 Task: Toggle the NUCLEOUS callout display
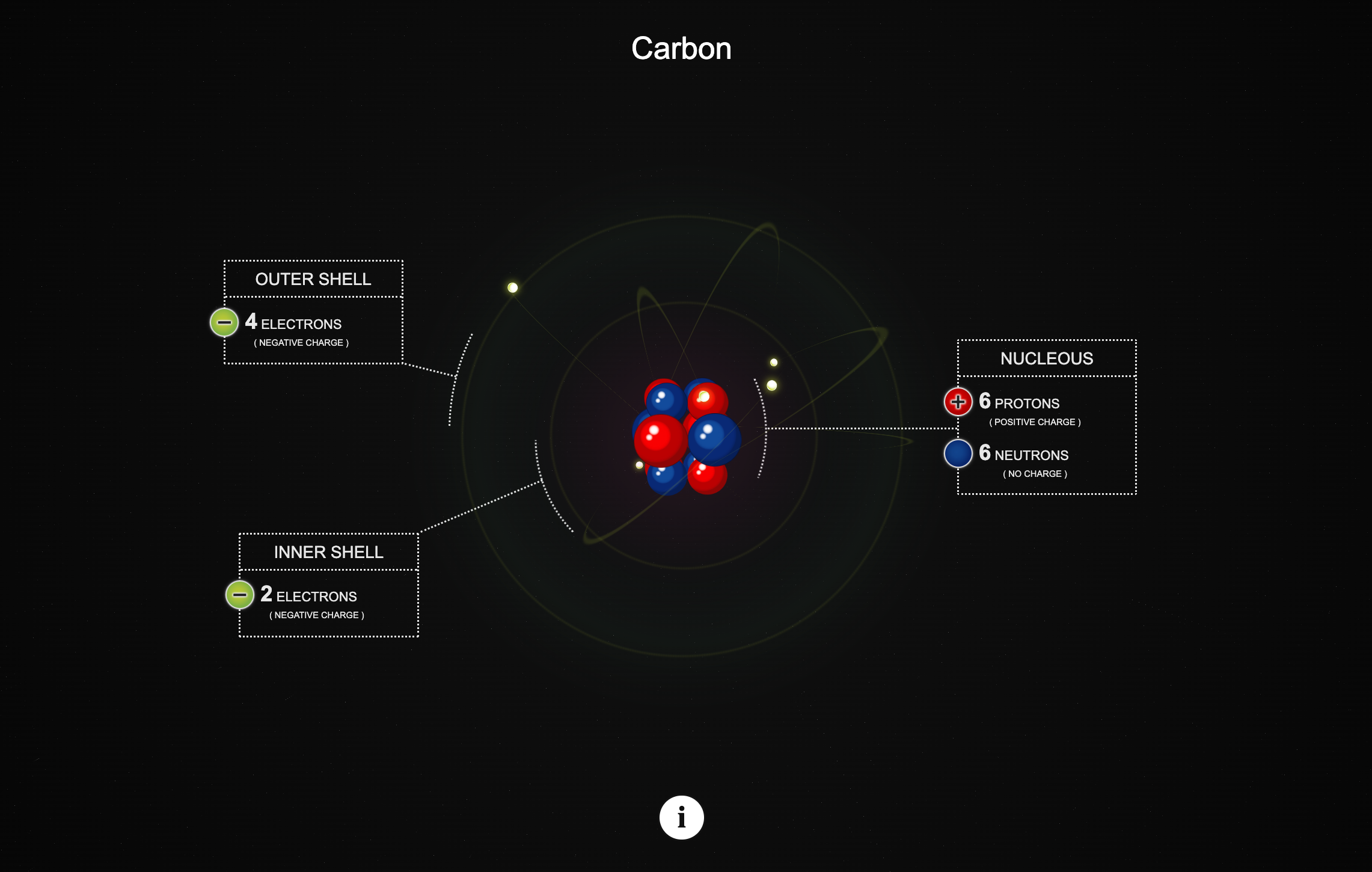(1047, 358)
